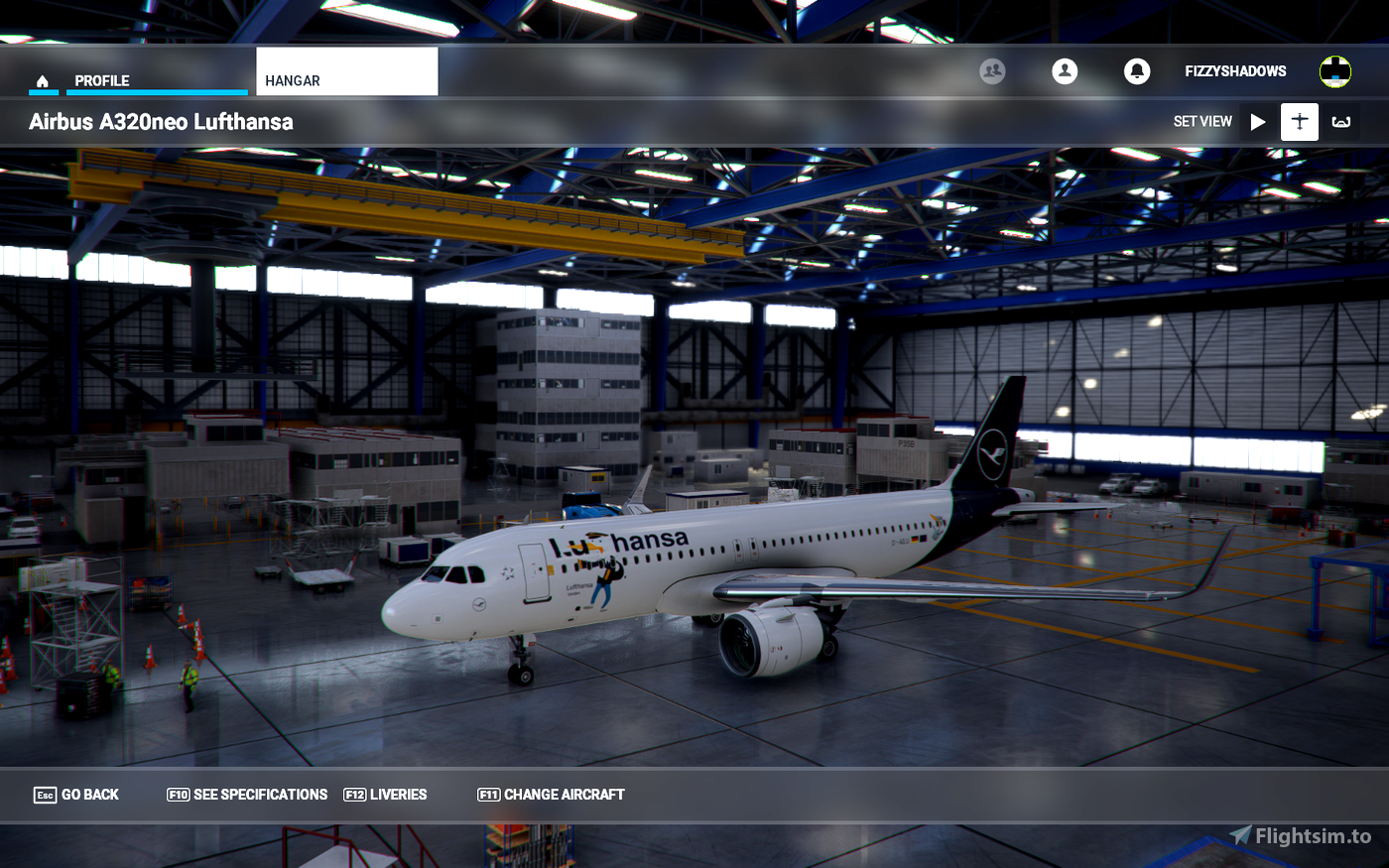Start camera rotation with the Set View play button
Viewport: 1389px width, 868px height.
pos(1258,121)
